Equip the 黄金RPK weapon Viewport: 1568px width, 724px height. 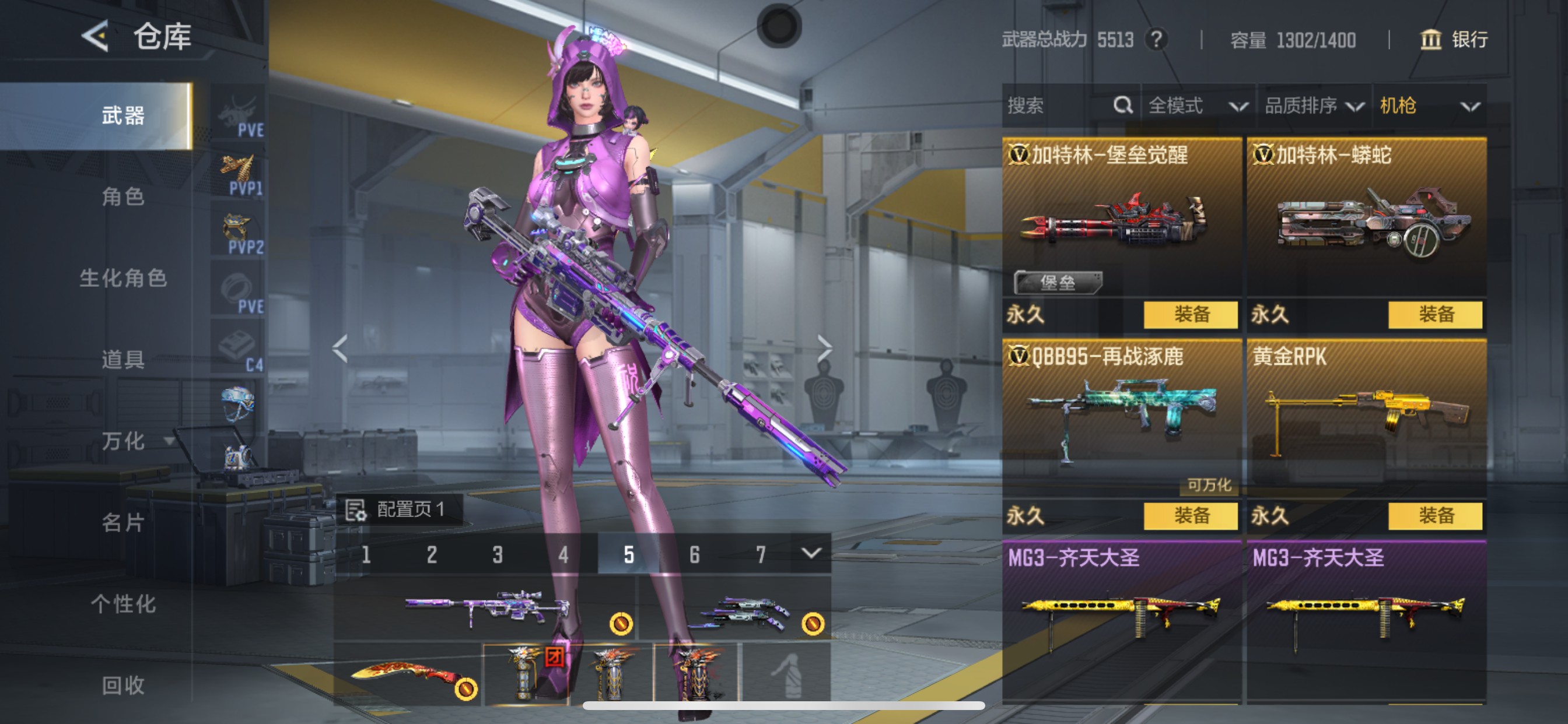(1434, 516)
